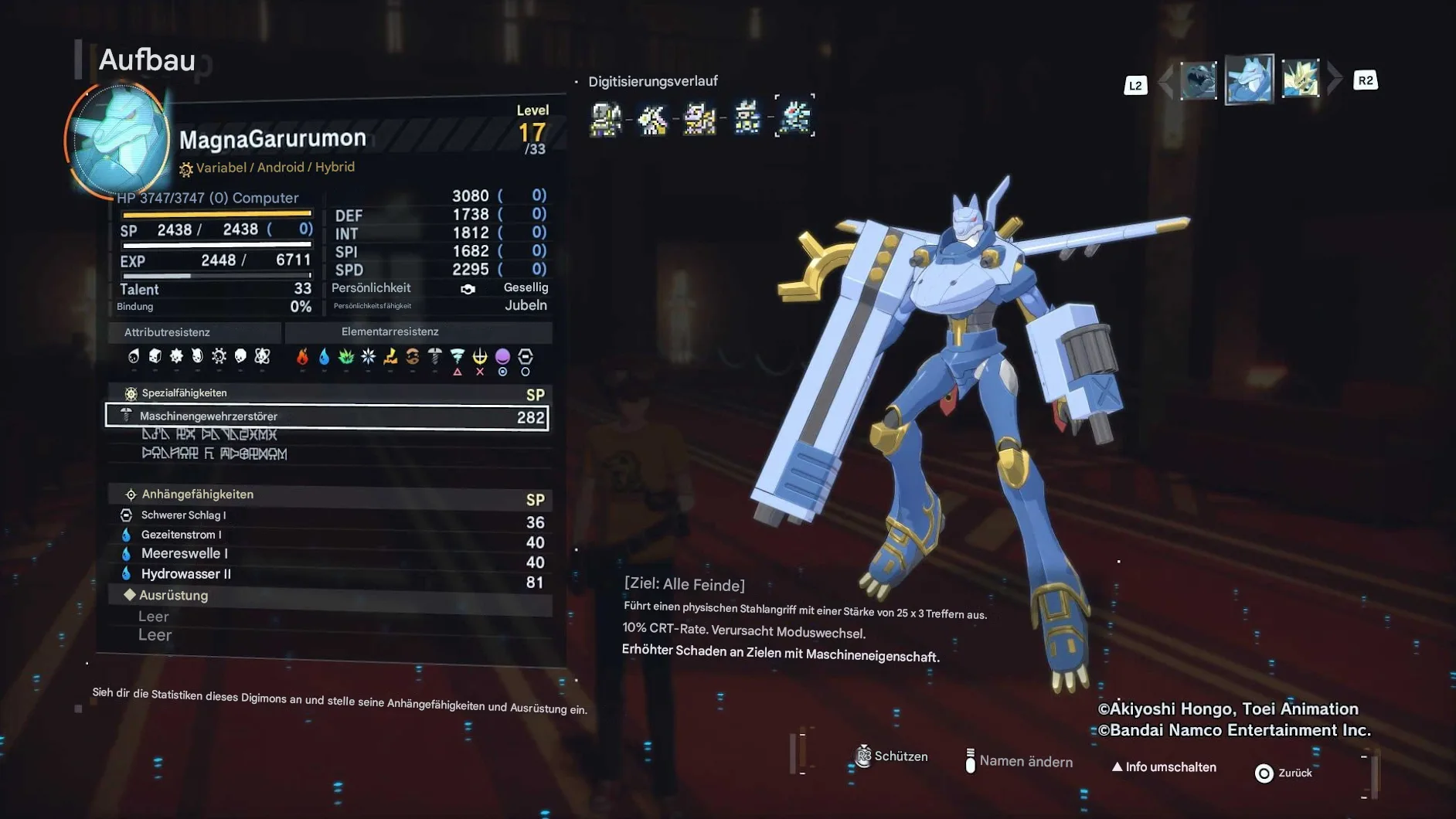The width and height of the screenshot is (1456, 819).
Task: Pick the Meereswelle I attachment skill
Action: 184,554
